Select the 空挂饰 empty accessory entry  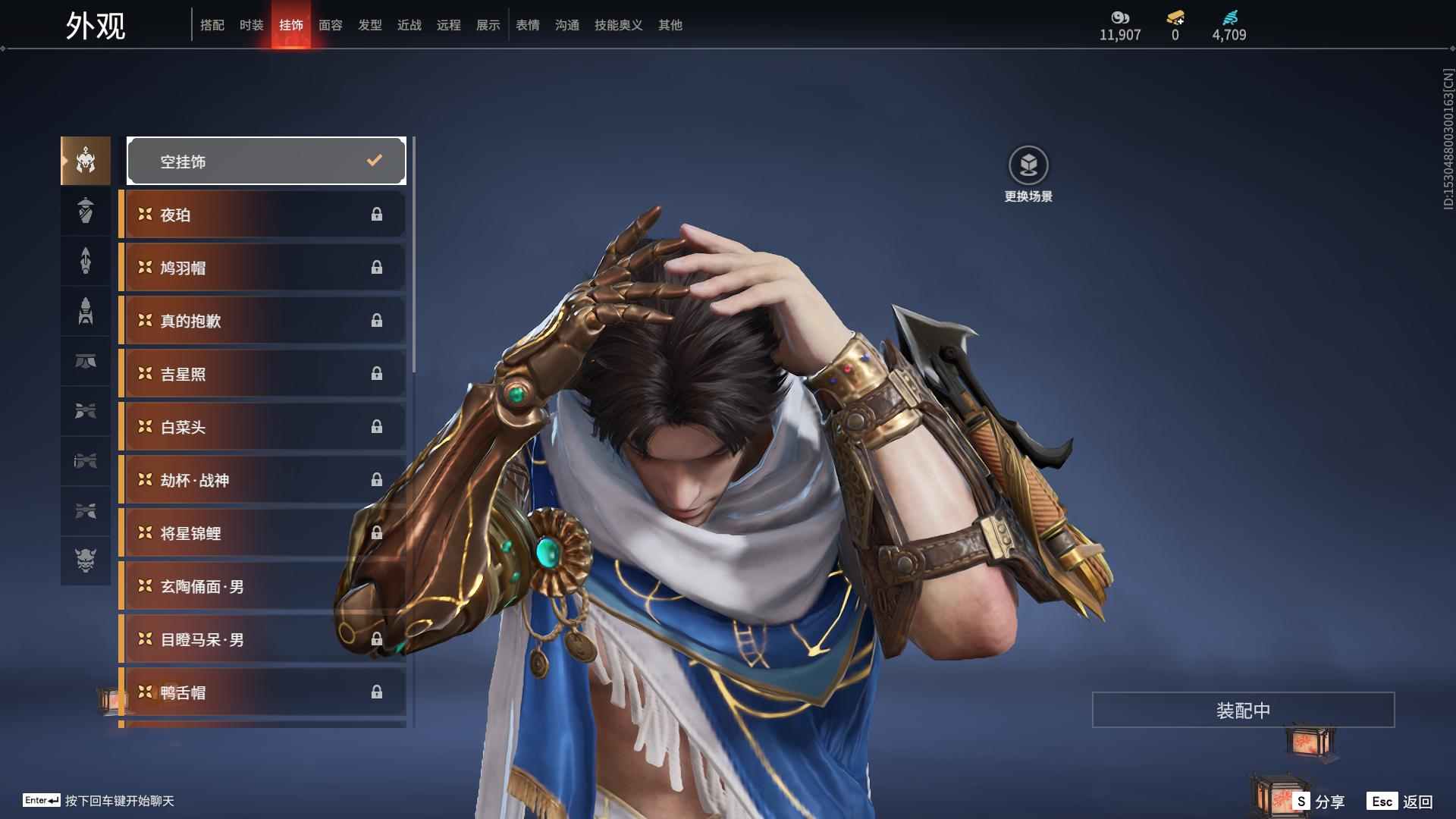click(266, 161)
